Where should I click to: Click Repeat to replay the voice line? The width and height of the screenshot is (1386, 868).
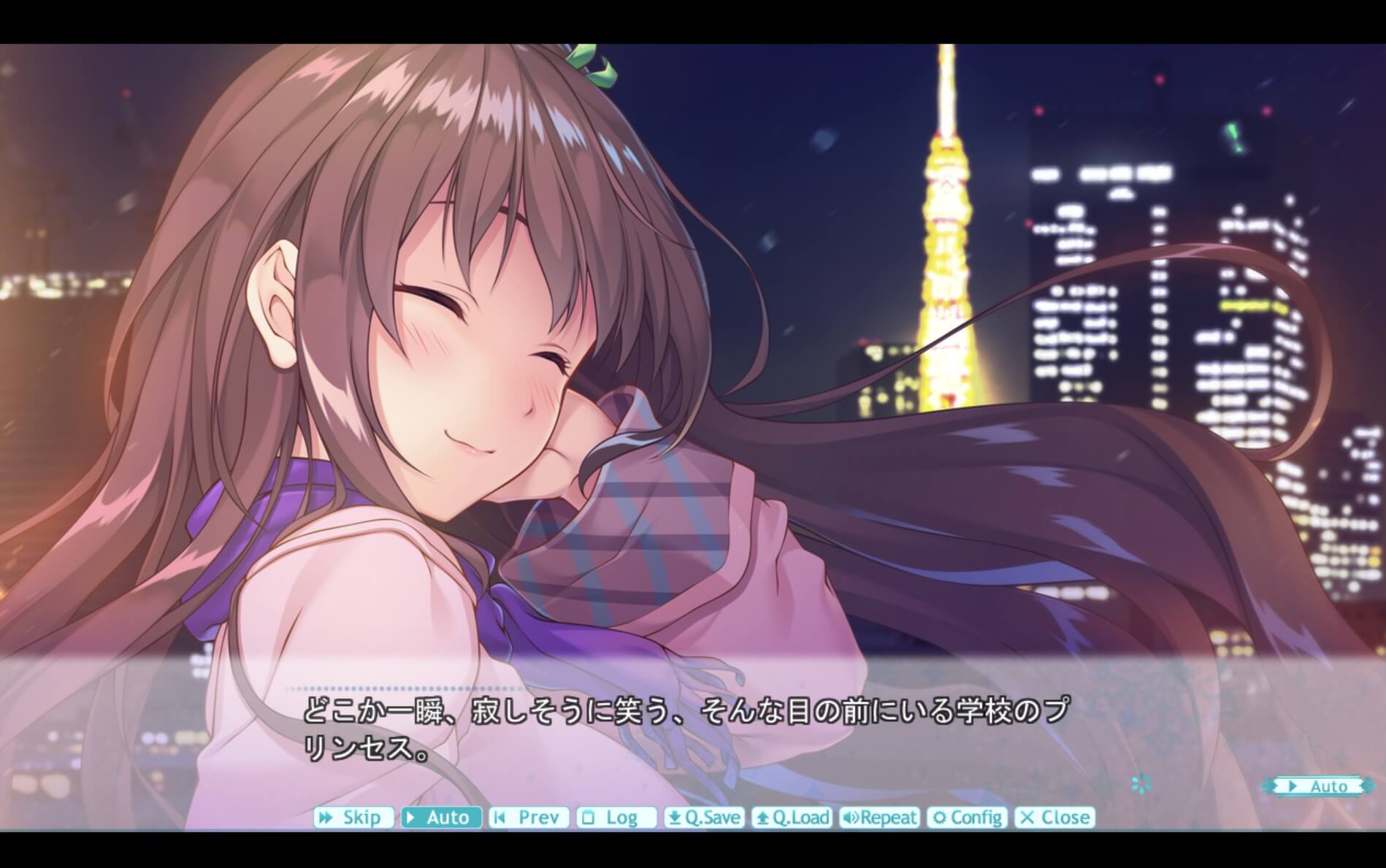pyautogui.click(x=880, y=817)
